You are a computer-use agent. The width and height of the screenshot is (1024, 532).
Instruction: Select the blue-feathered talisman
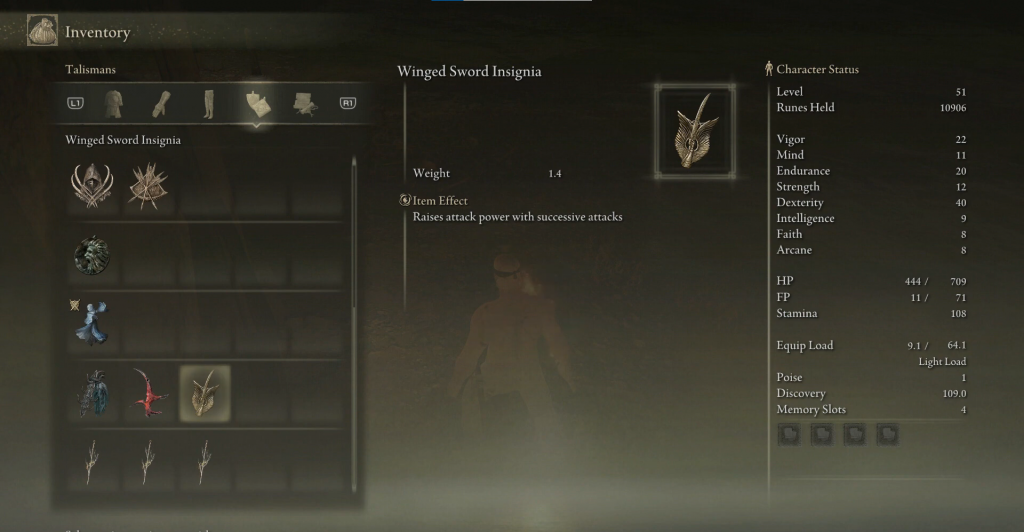click(x=92, y=393)
